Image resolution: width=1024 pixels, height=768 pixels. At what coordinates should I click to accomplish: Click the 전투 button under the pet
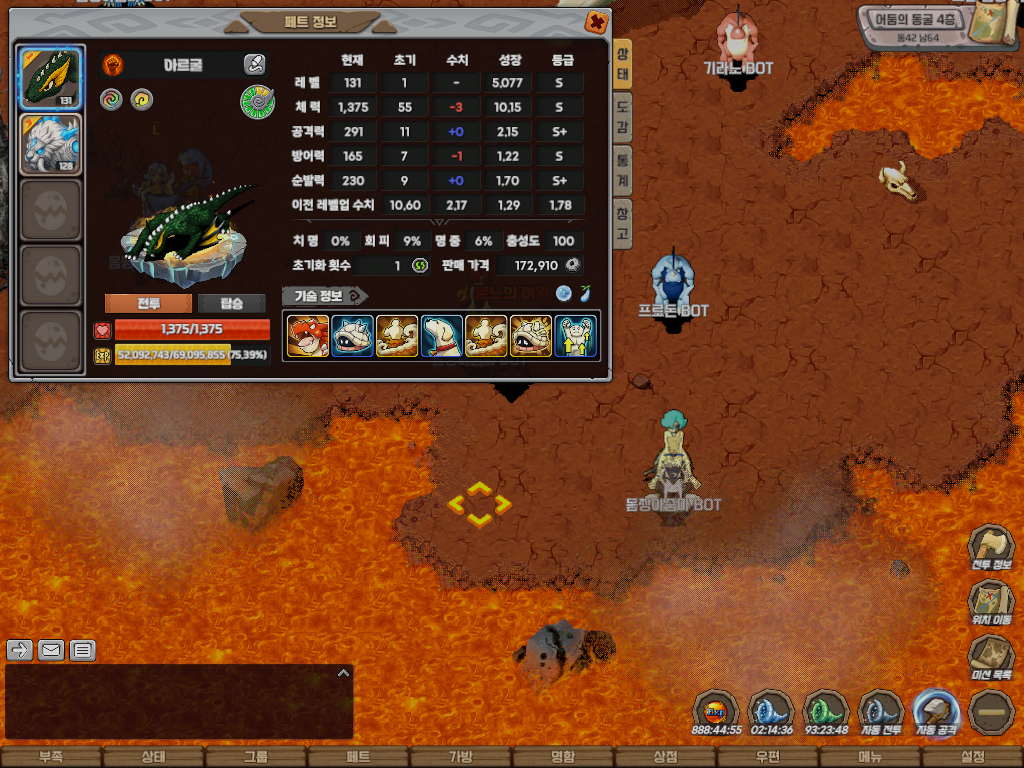tap(148, 303)
